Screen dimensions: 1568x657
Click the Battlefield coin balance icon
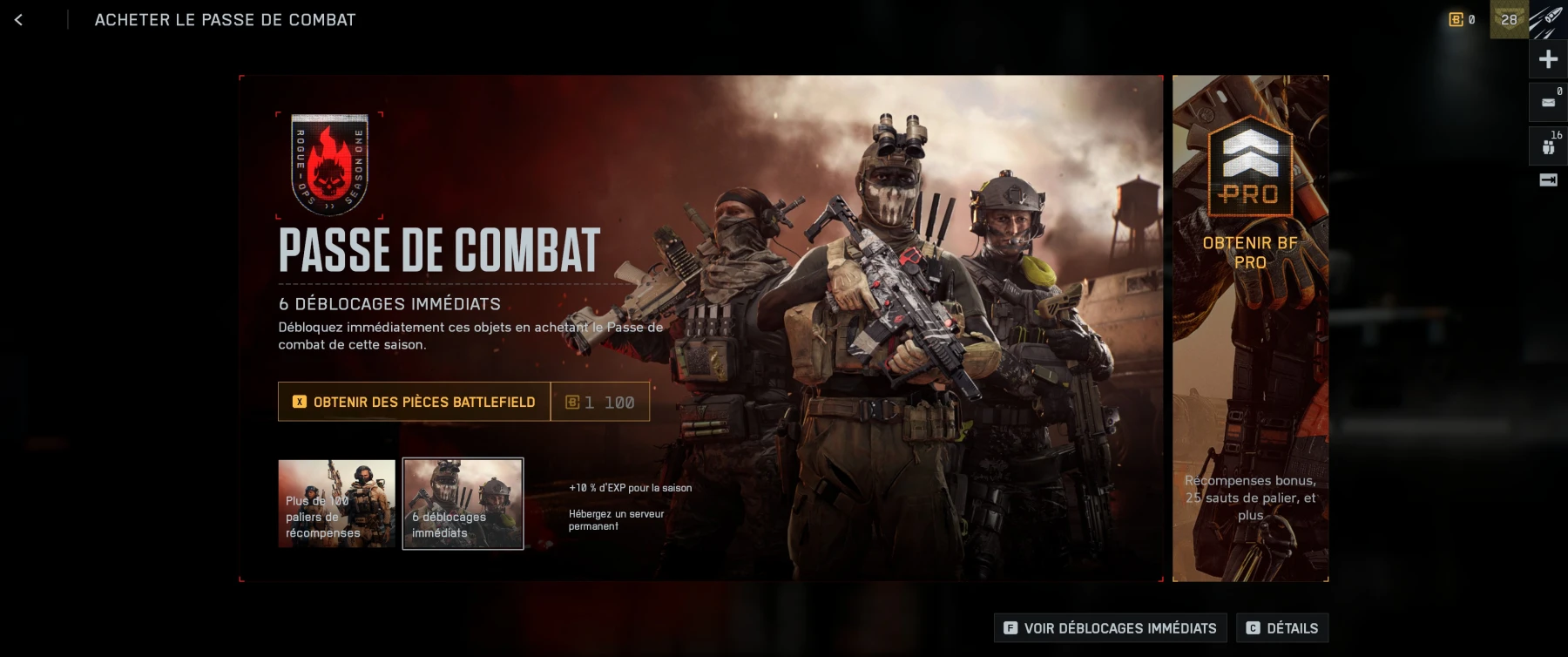coord(1461,19)
